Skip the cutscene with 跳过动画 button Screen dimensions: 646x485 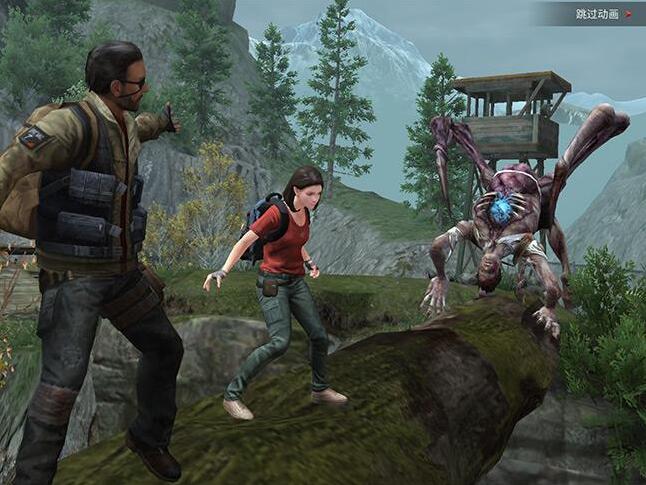point(602,14)
